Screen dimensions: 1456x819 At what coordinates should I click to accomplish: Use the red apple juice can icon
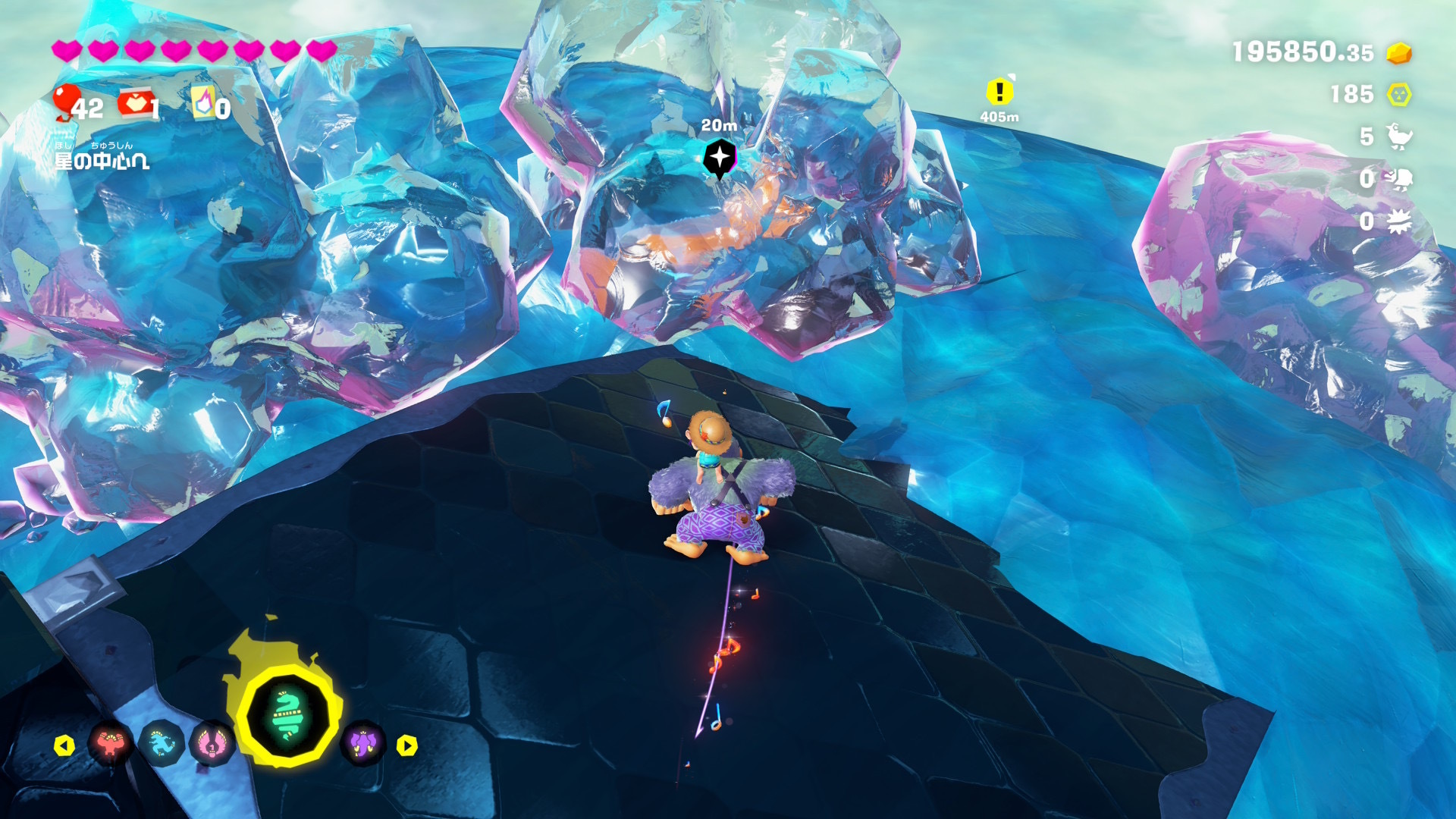click(134, 104)
